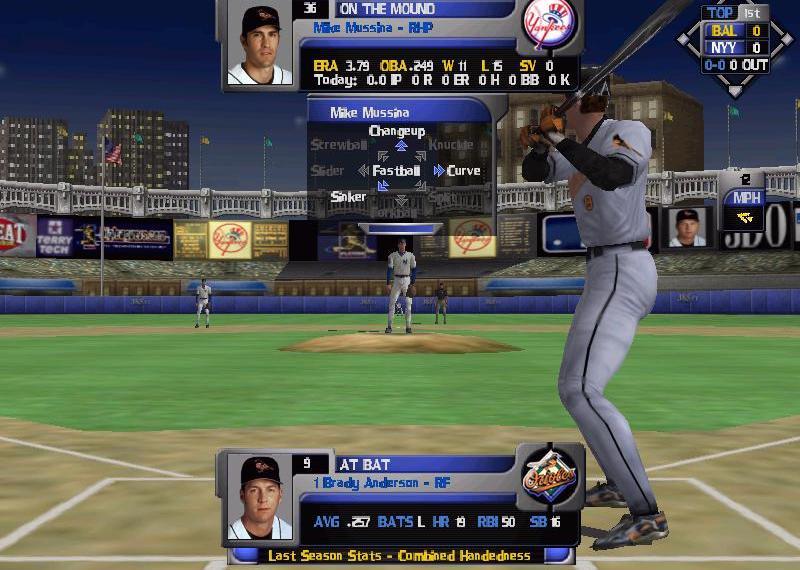Click the blue arrow beside Curve
800x570 pixels.
(439, 171)
